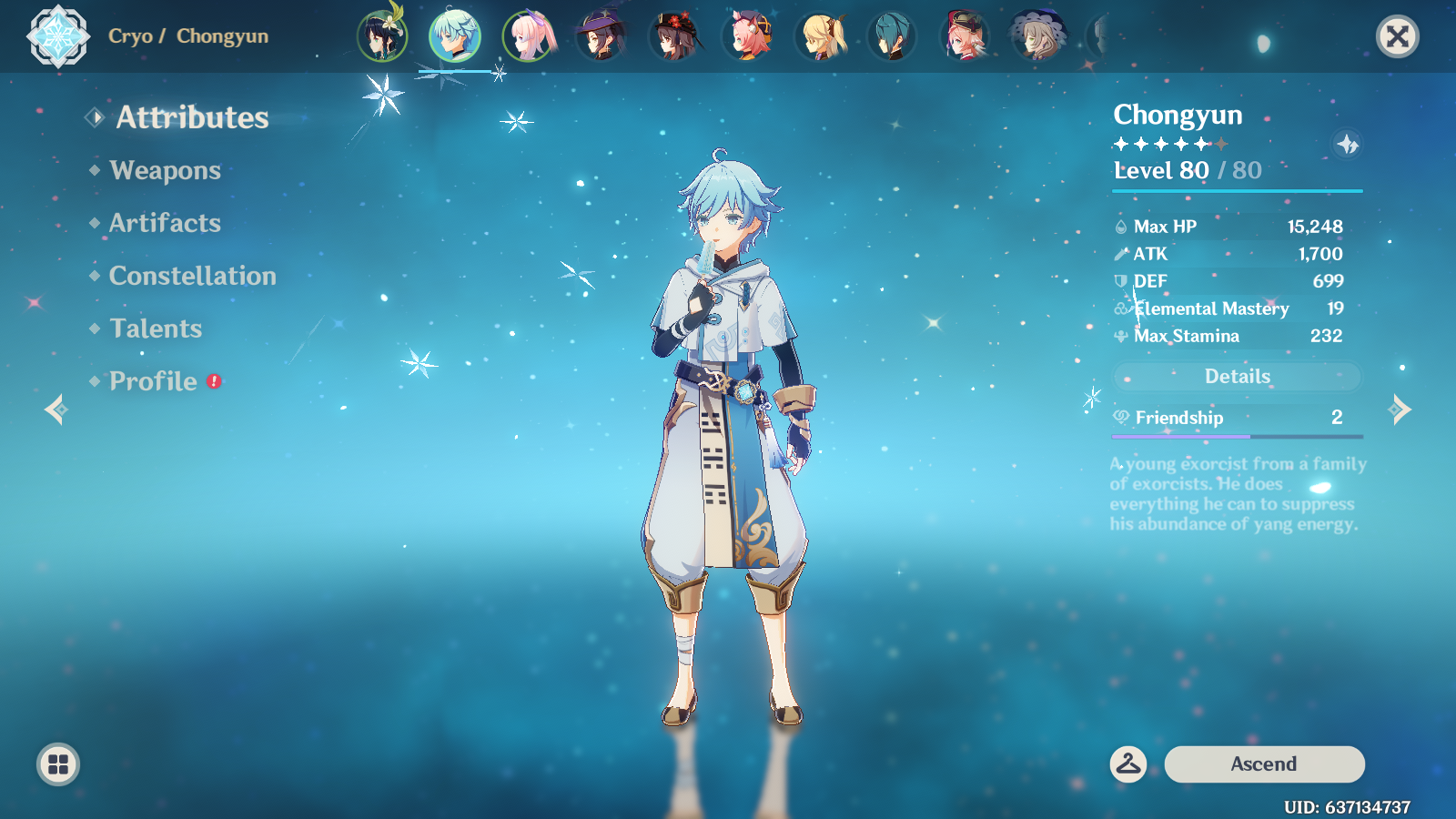Select the Talents menu entry

pos(155,329)
